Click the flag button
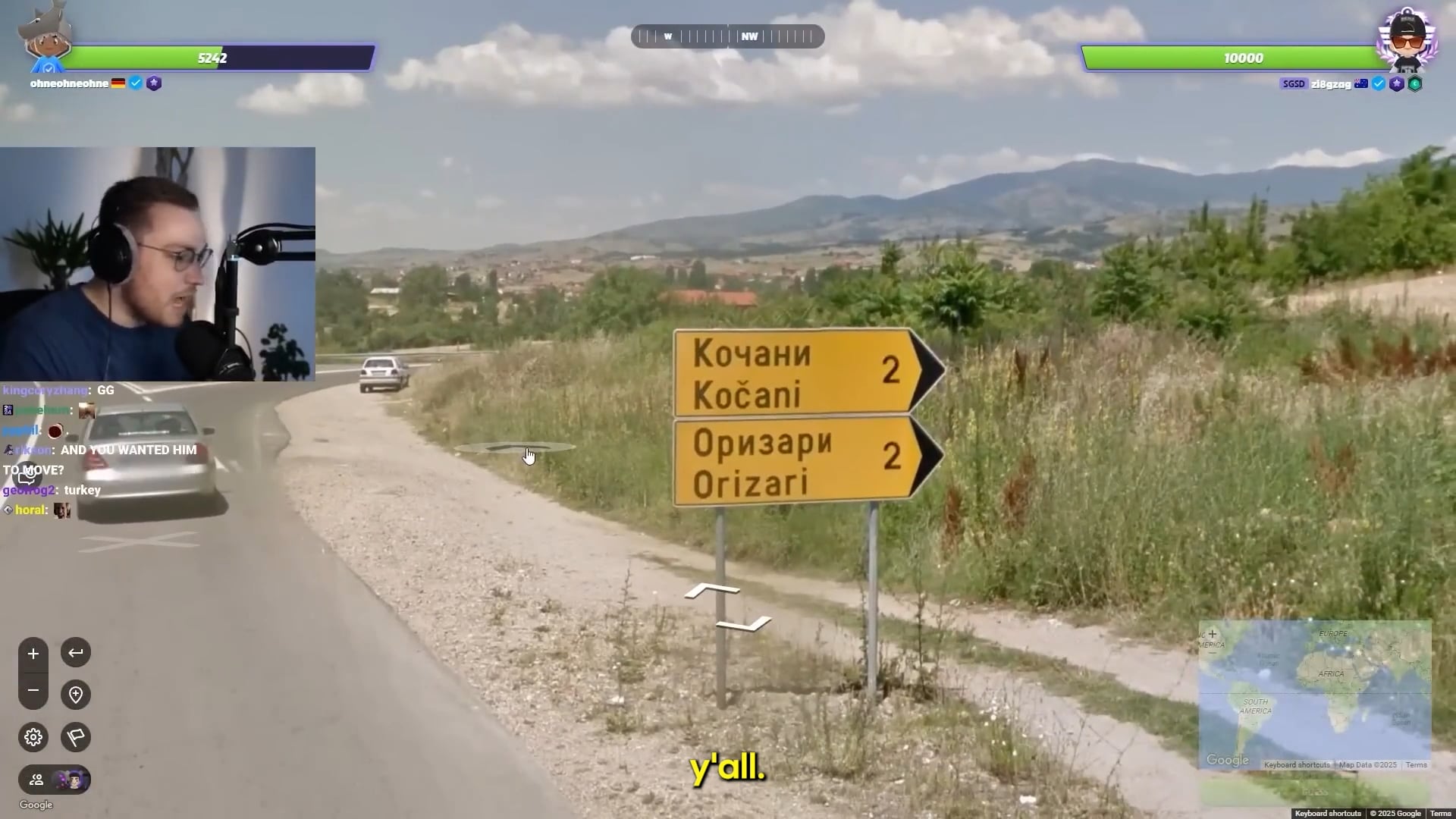Screen dimensions: 1456x819 tap(76, 737)
